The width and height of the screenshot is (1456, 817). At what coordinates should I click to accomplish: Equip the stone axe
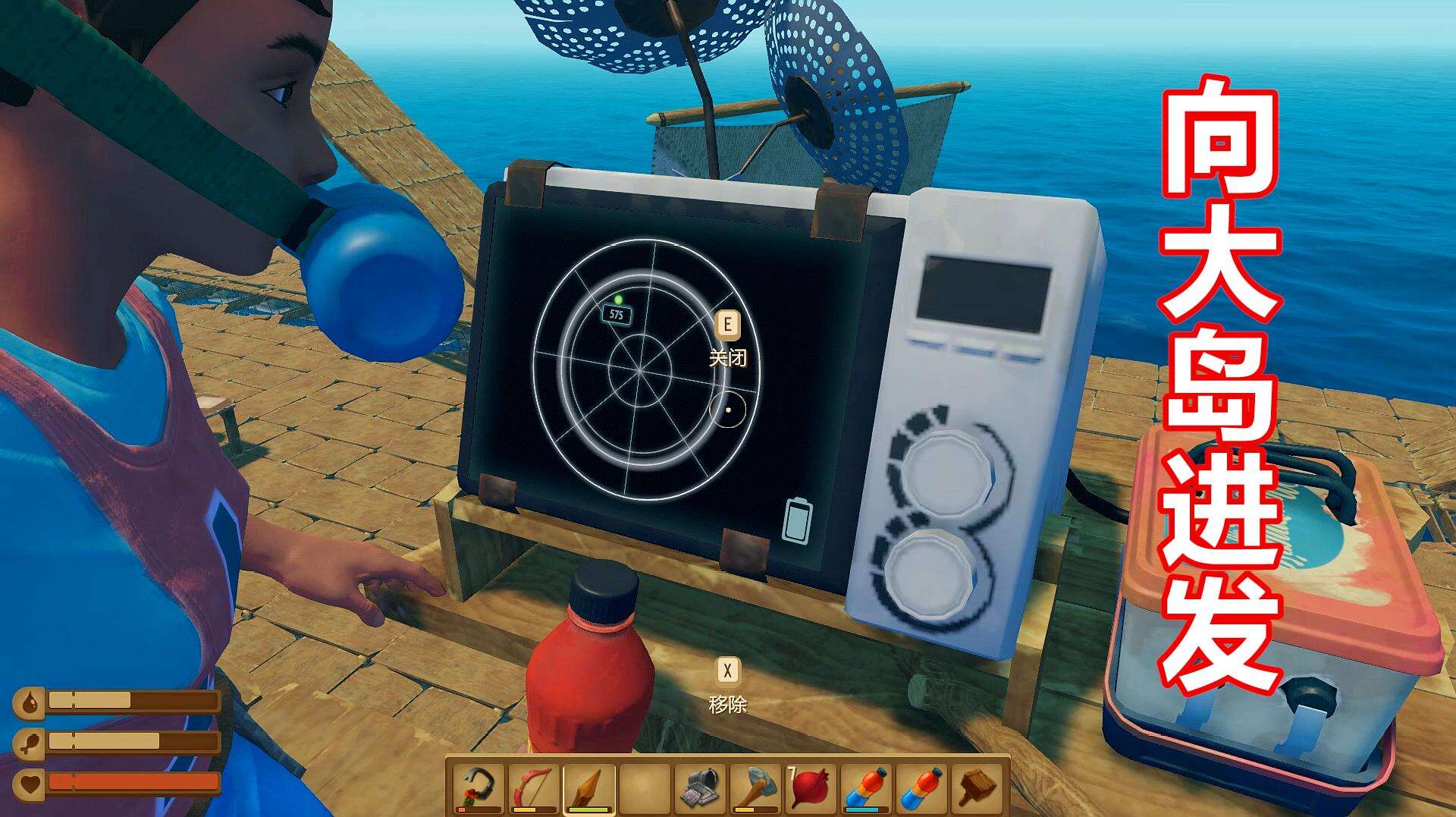click(754, 787)
